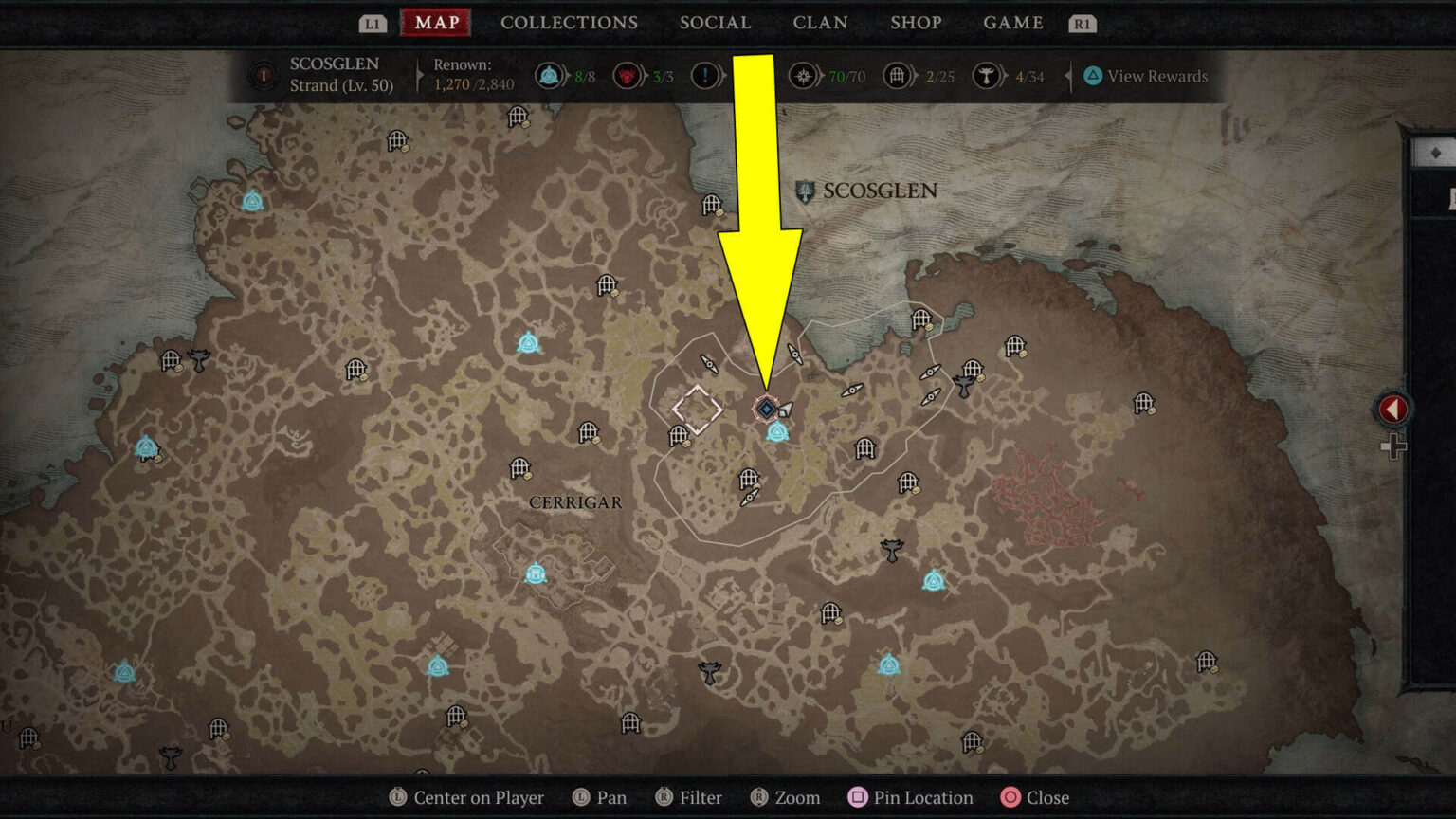Click the Scosglen crest beside the region name

(x=803, y=191)
